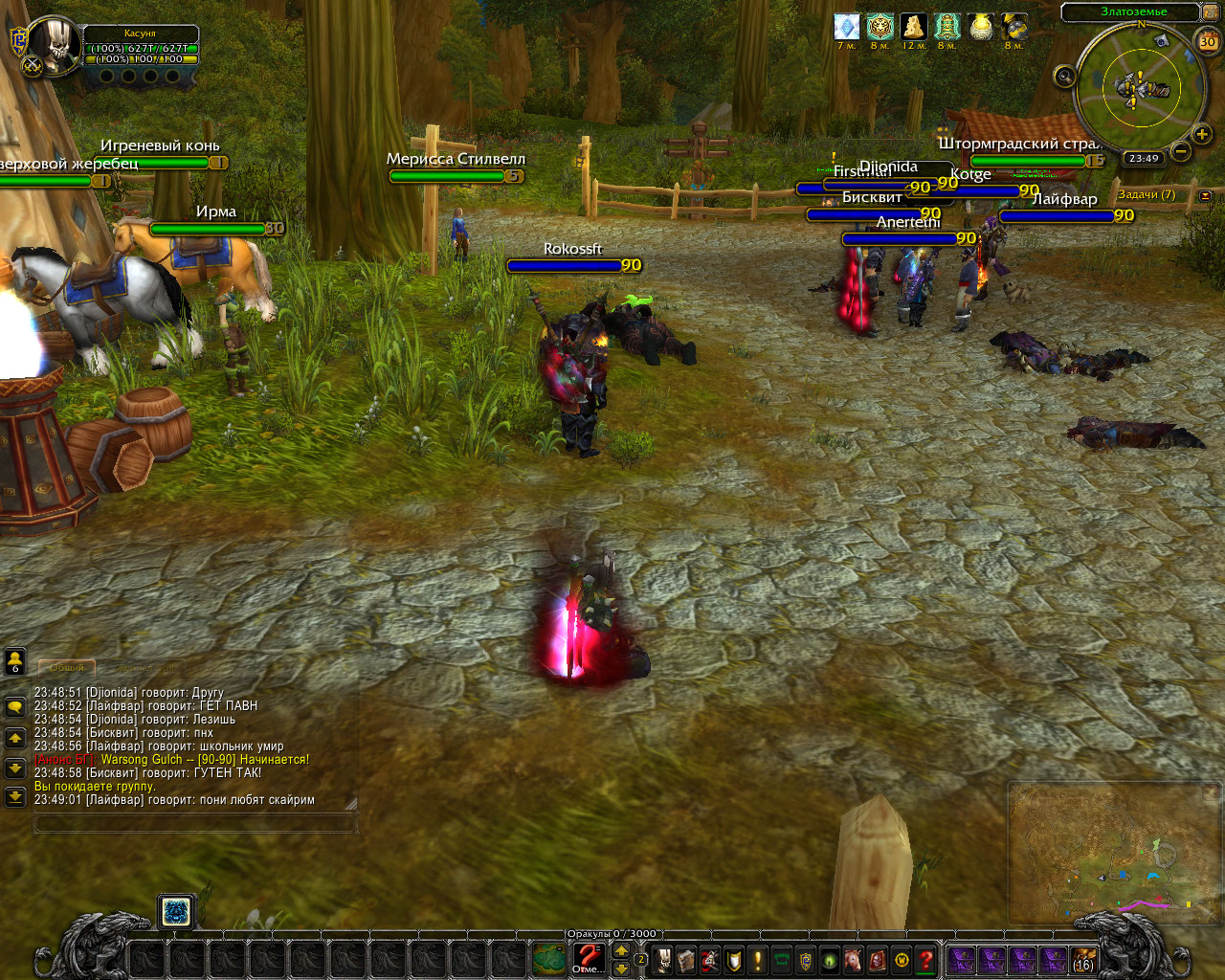Switch to the Общий chat tab
The width and height of the screenshot is (1225, 980).
click(67, 667)
